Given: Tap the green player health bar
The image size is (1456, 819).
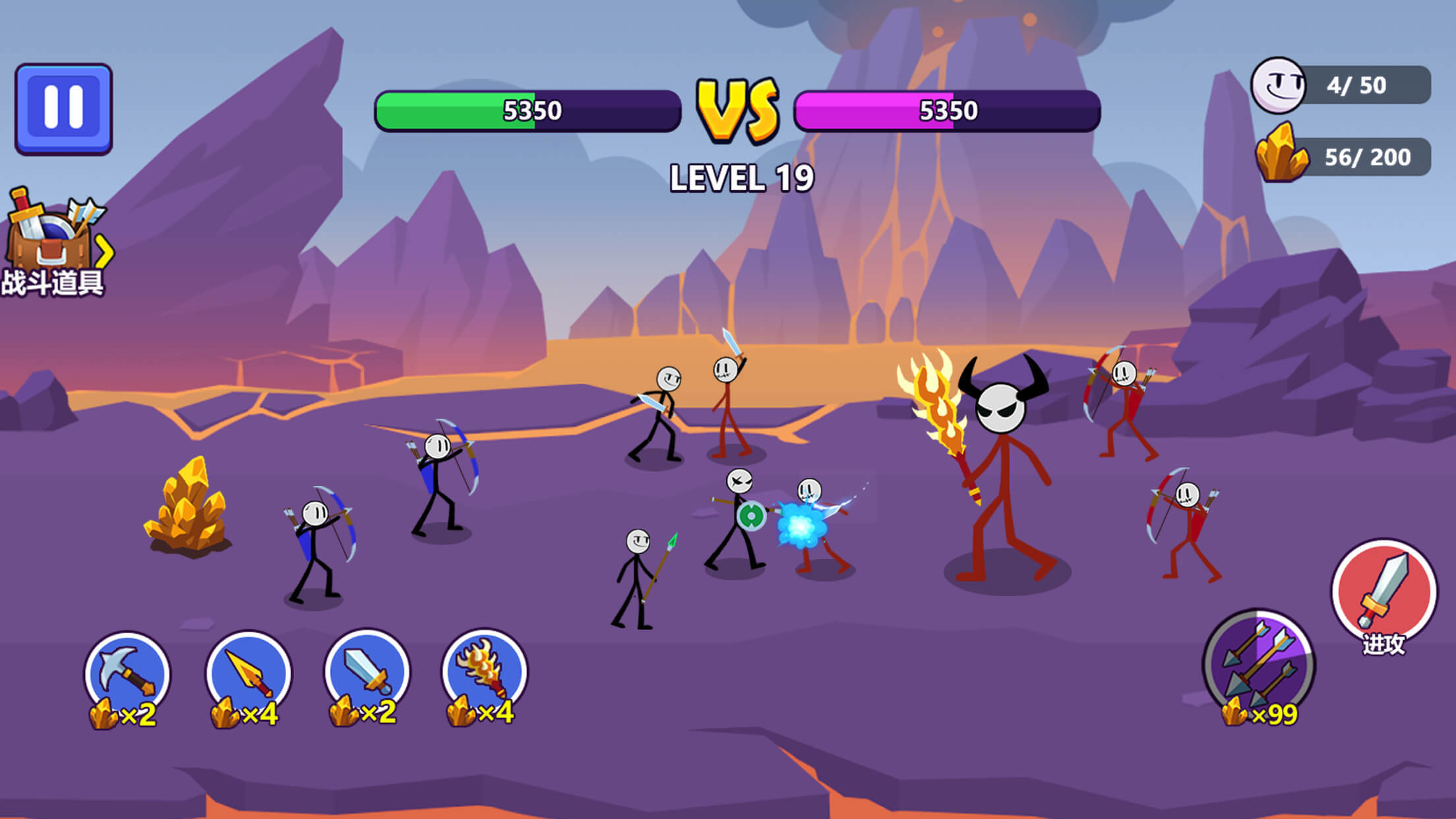Looking at the screenshot, I should pos(528,110).
